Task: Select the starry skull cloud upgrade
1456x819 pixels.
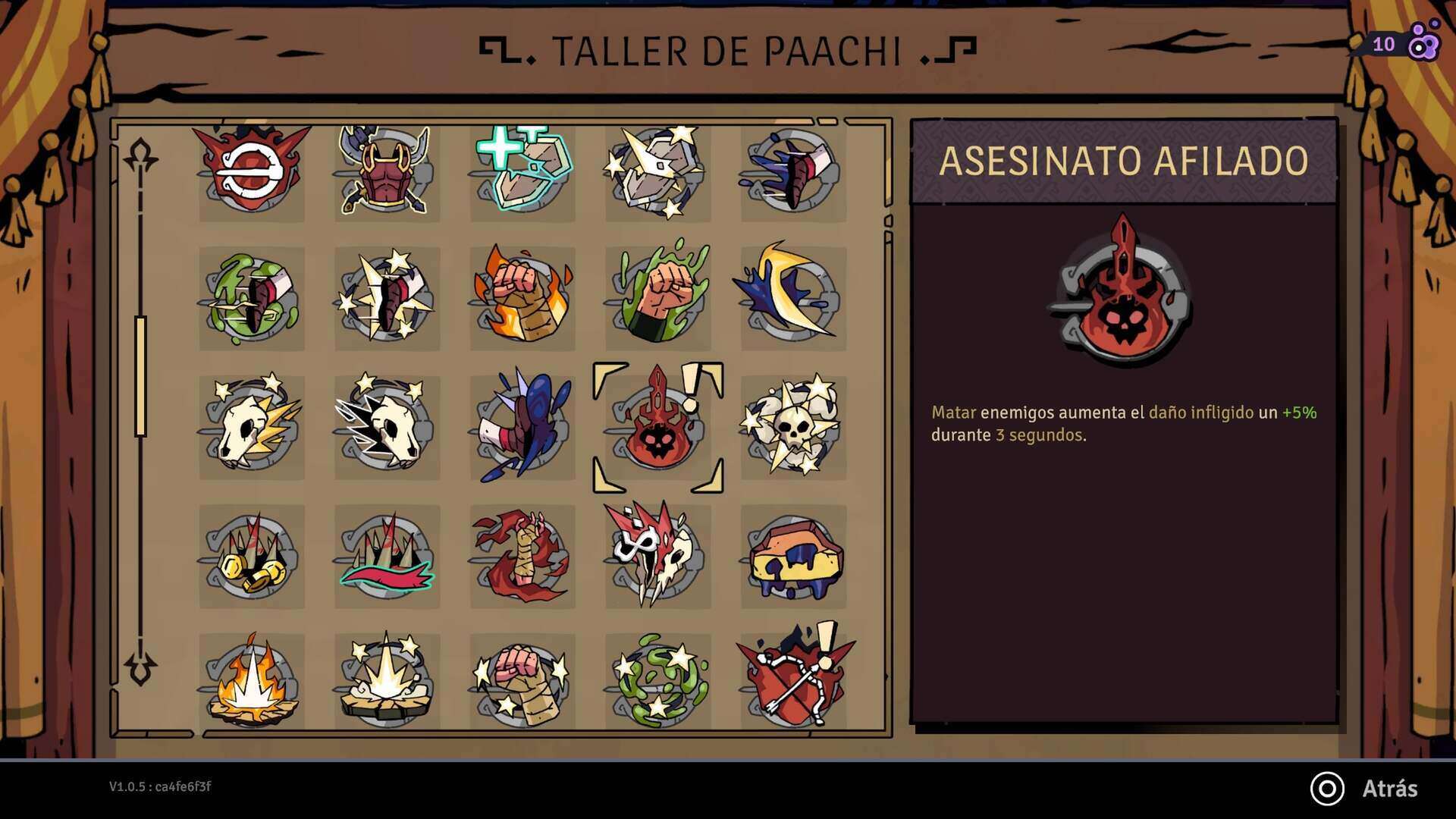Action: click(792, 427)
